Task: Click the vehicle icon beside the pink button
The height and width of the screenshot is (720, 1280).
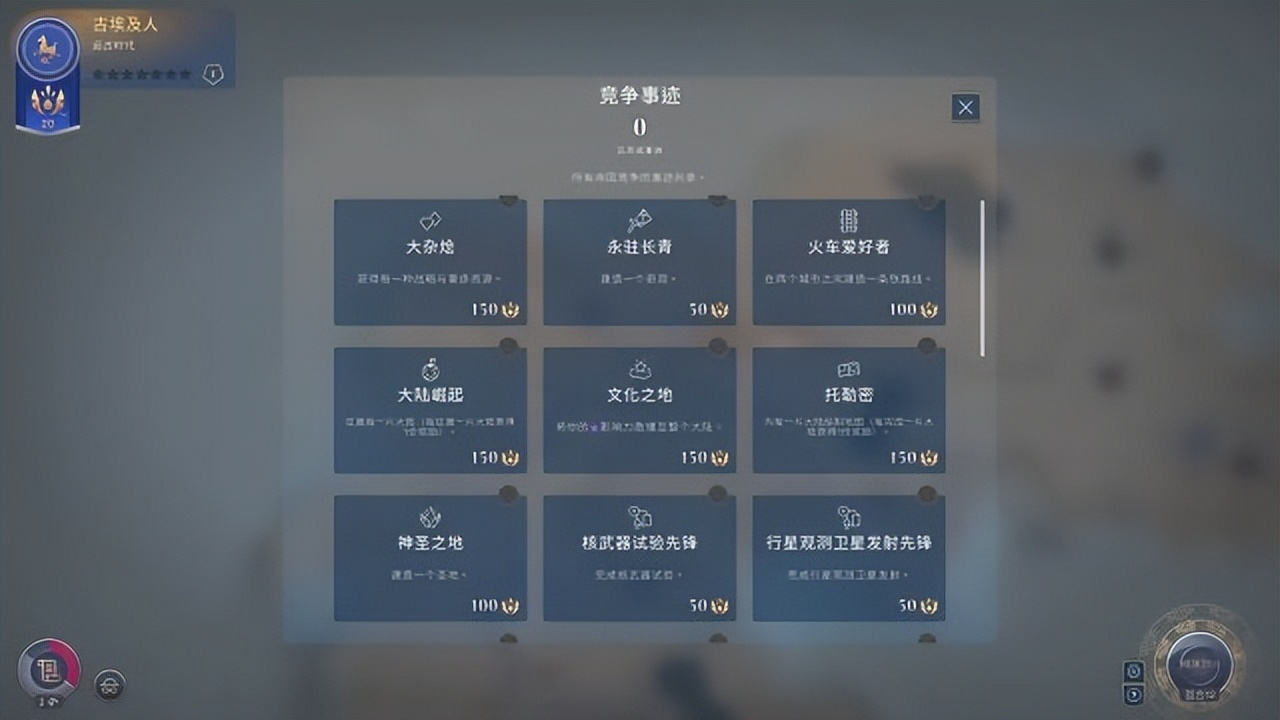Action: pos(108,686)
